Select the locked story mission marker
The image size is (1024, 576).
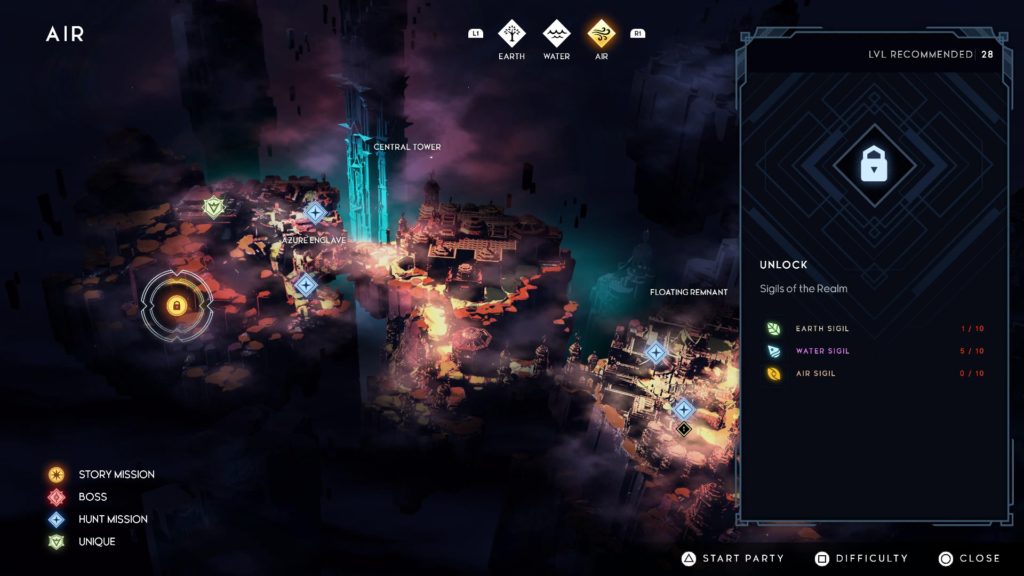176,305
